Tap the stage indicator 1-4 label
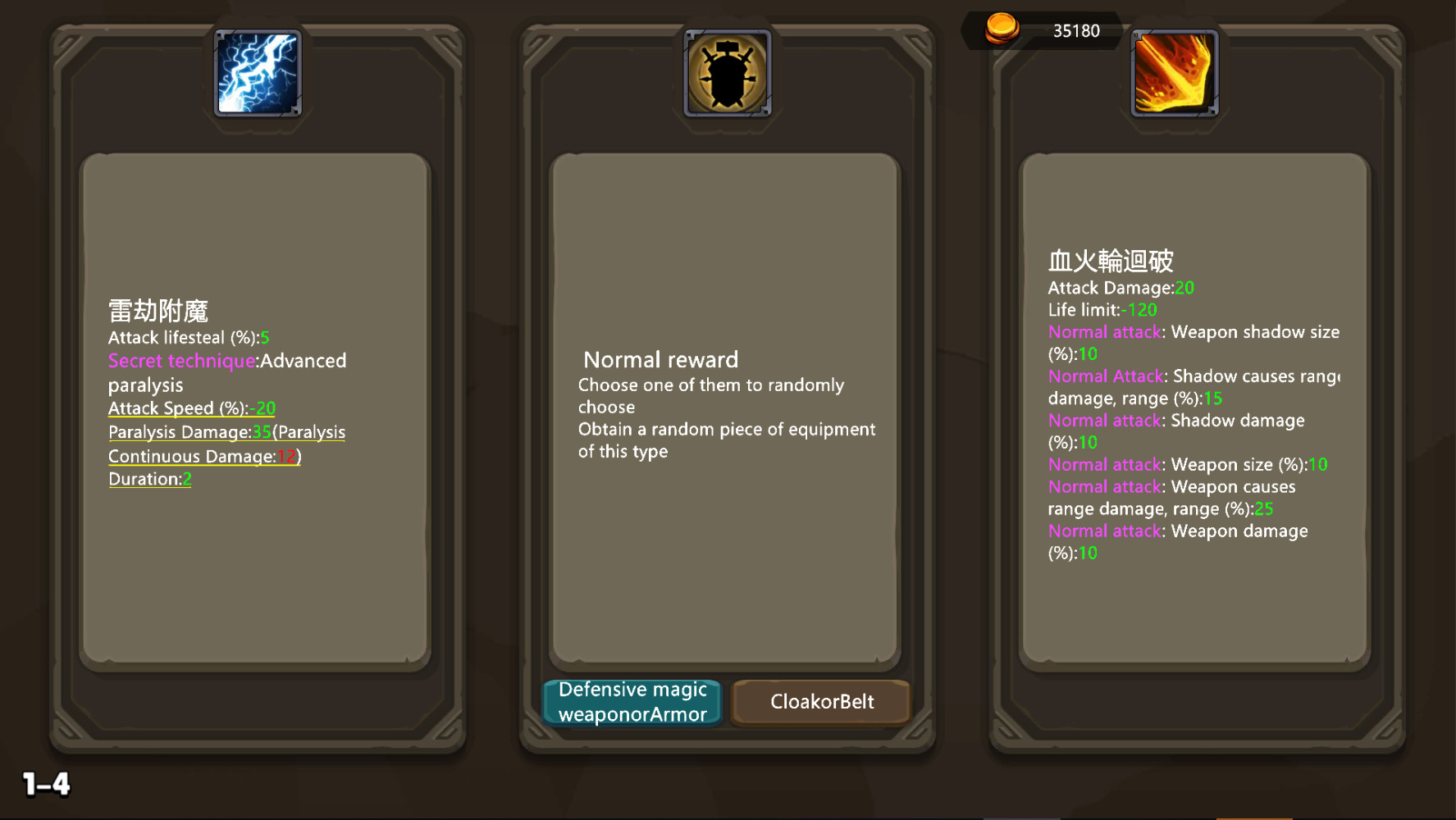 45,785
